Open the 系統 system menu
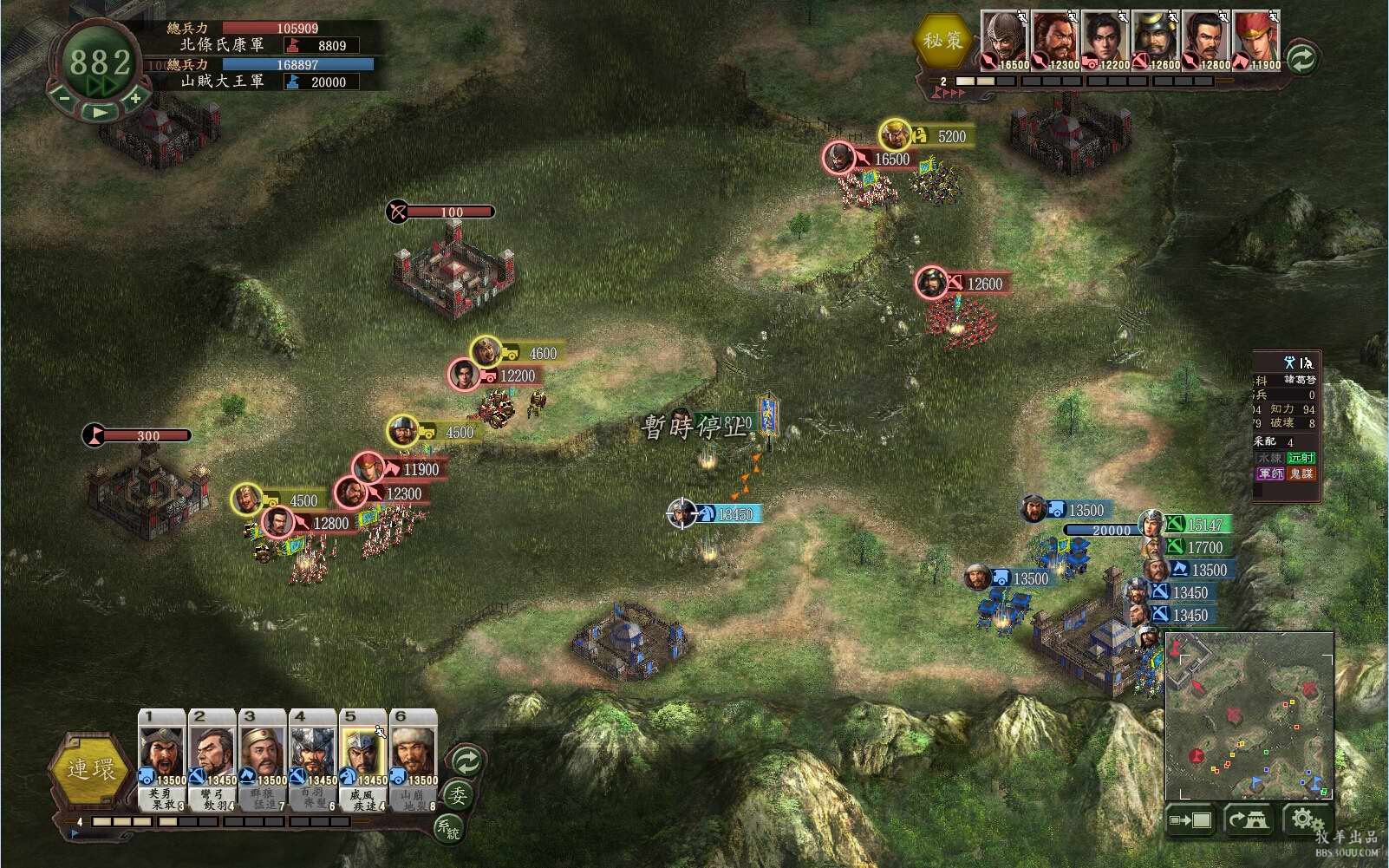The width and height of the screenshot is (1389, 868). [447, 828]
